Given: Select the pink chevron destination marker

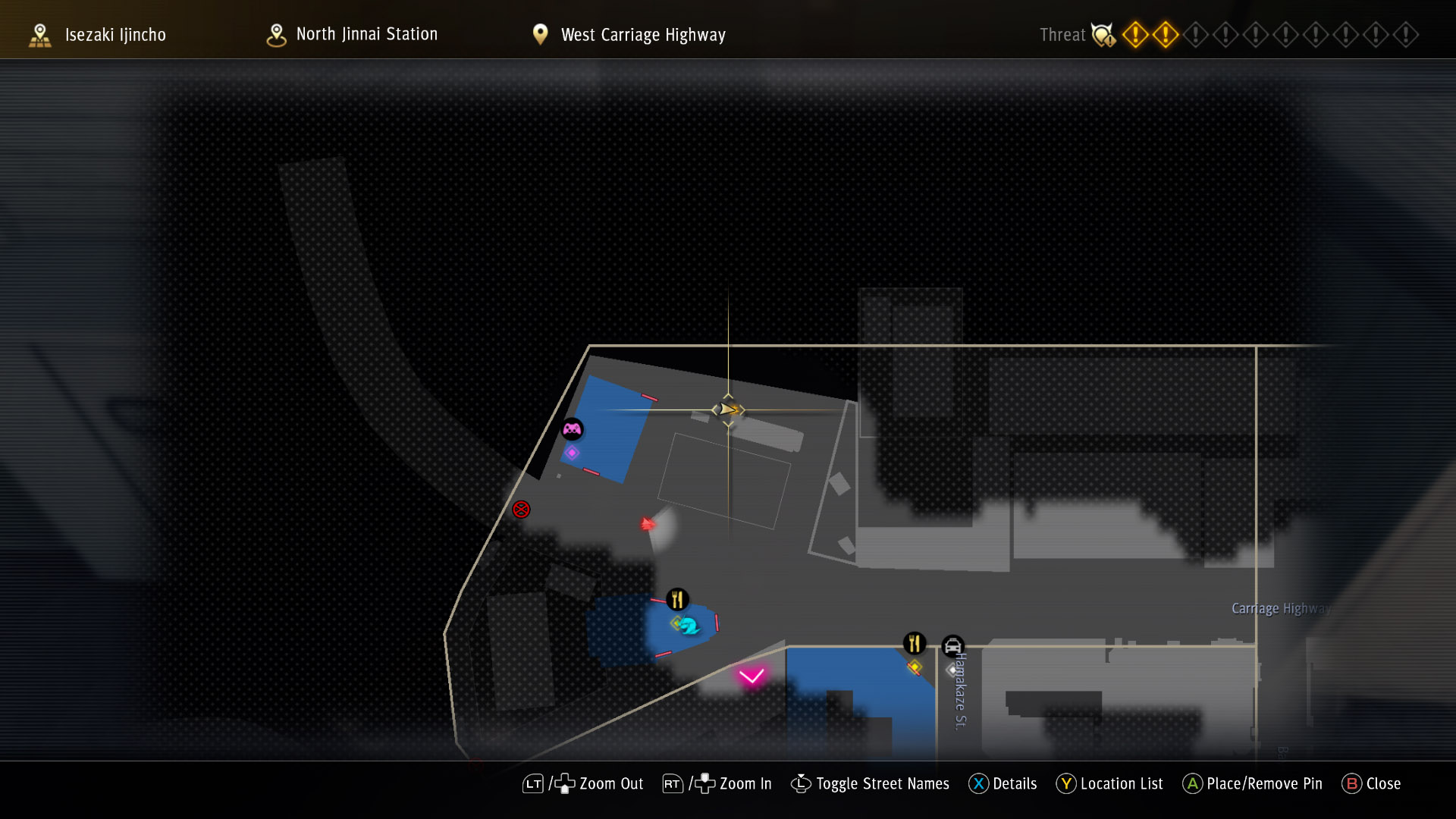Looking at the screenshot, I should pos(752,676).
